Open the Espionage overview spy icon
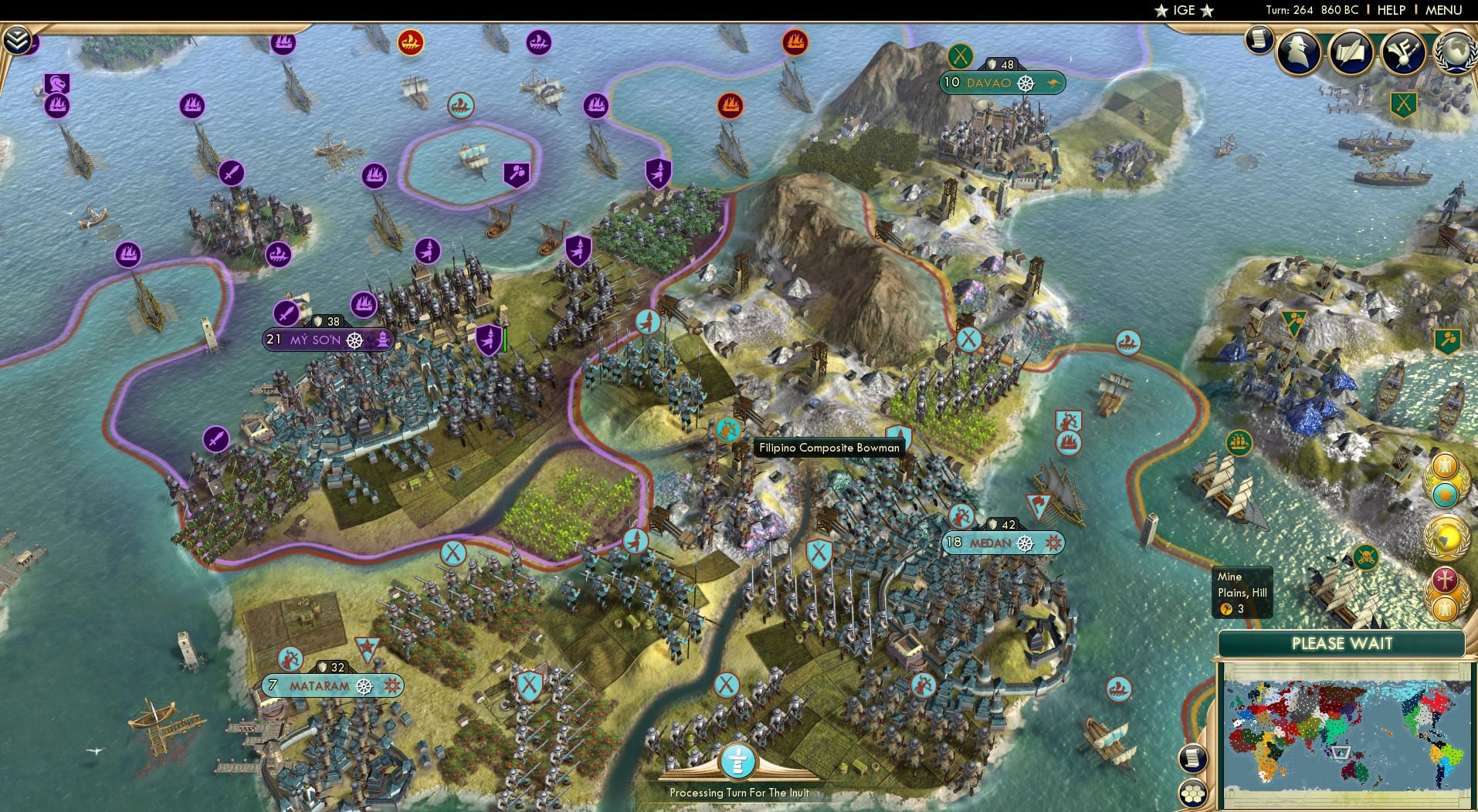 point(1297,52)
